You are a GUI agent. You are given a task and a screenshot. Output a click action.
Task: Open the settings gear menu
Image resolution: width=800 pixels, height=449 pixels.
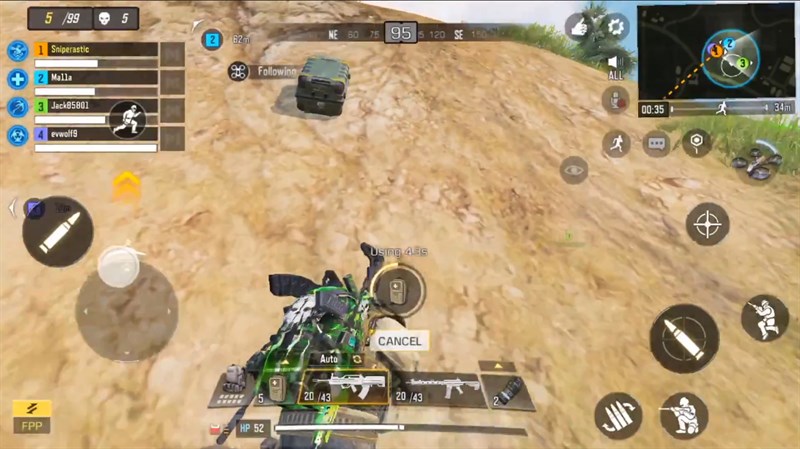point(615,26)
